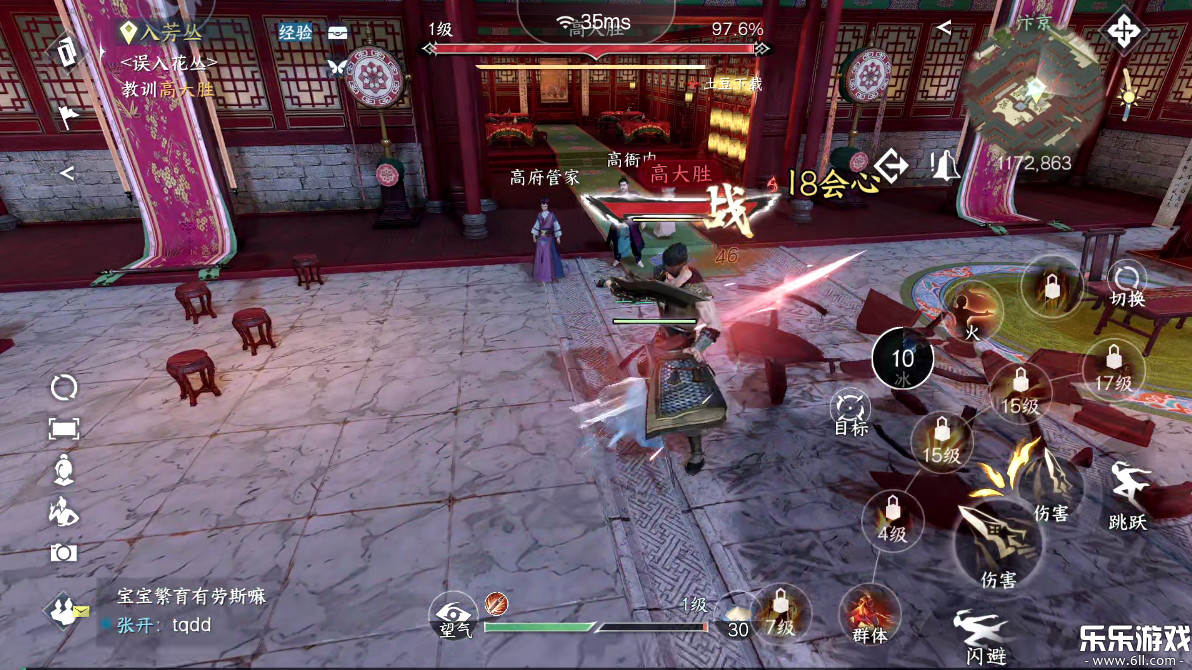
Task: Open the meditating figure icon
Action: tap(64, 468)
